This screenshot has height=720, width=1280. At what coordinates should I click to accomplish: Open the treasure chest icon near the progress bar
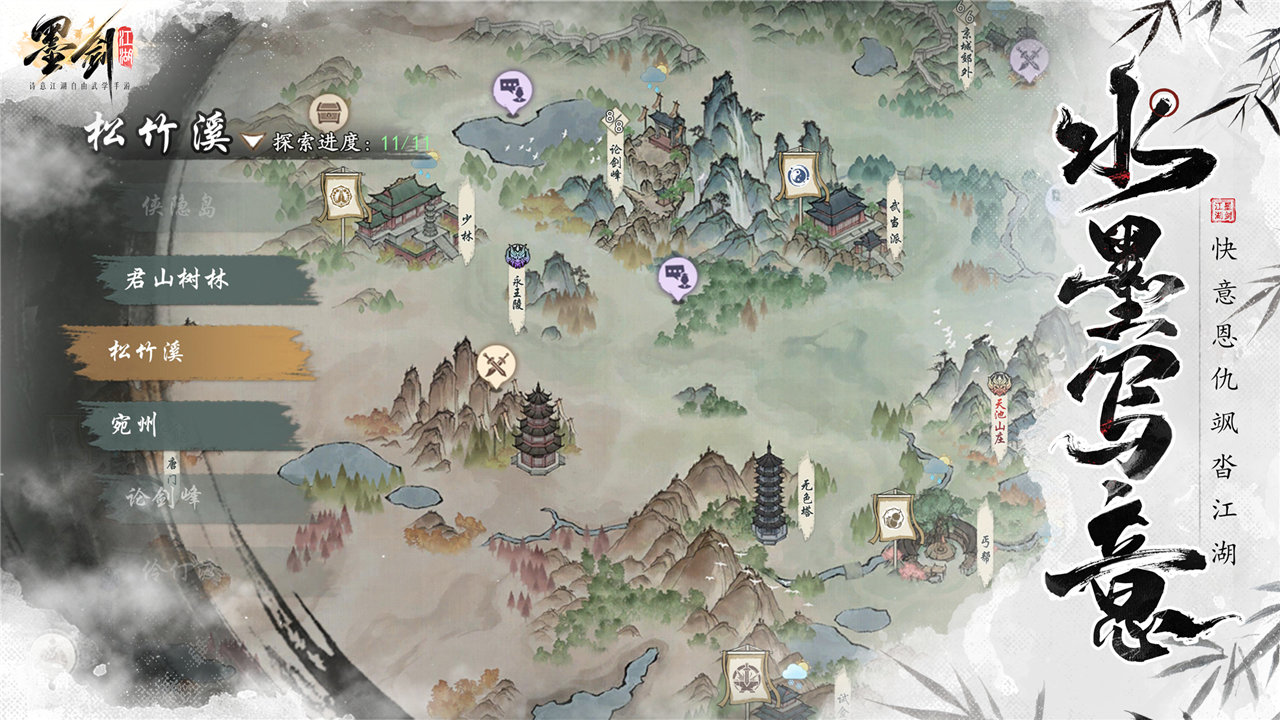point(328,112)
